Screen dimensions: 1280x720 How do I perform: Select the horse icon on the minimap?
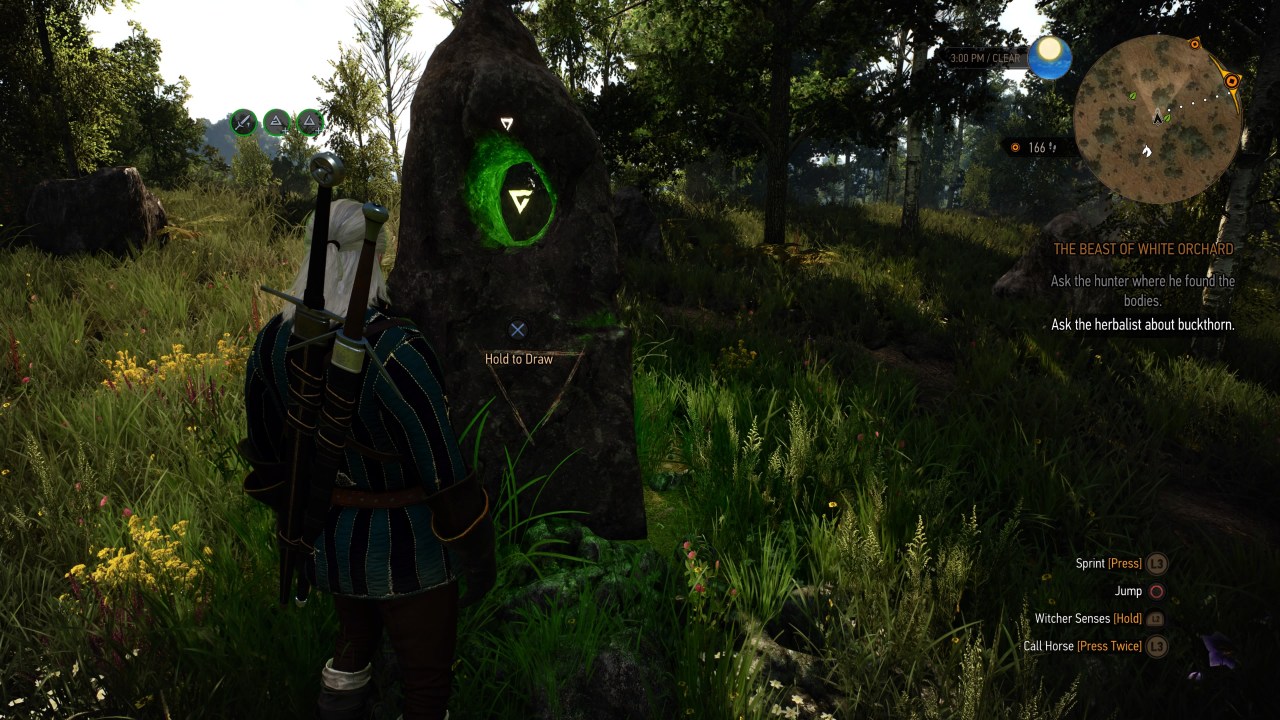coord(1147,151)
